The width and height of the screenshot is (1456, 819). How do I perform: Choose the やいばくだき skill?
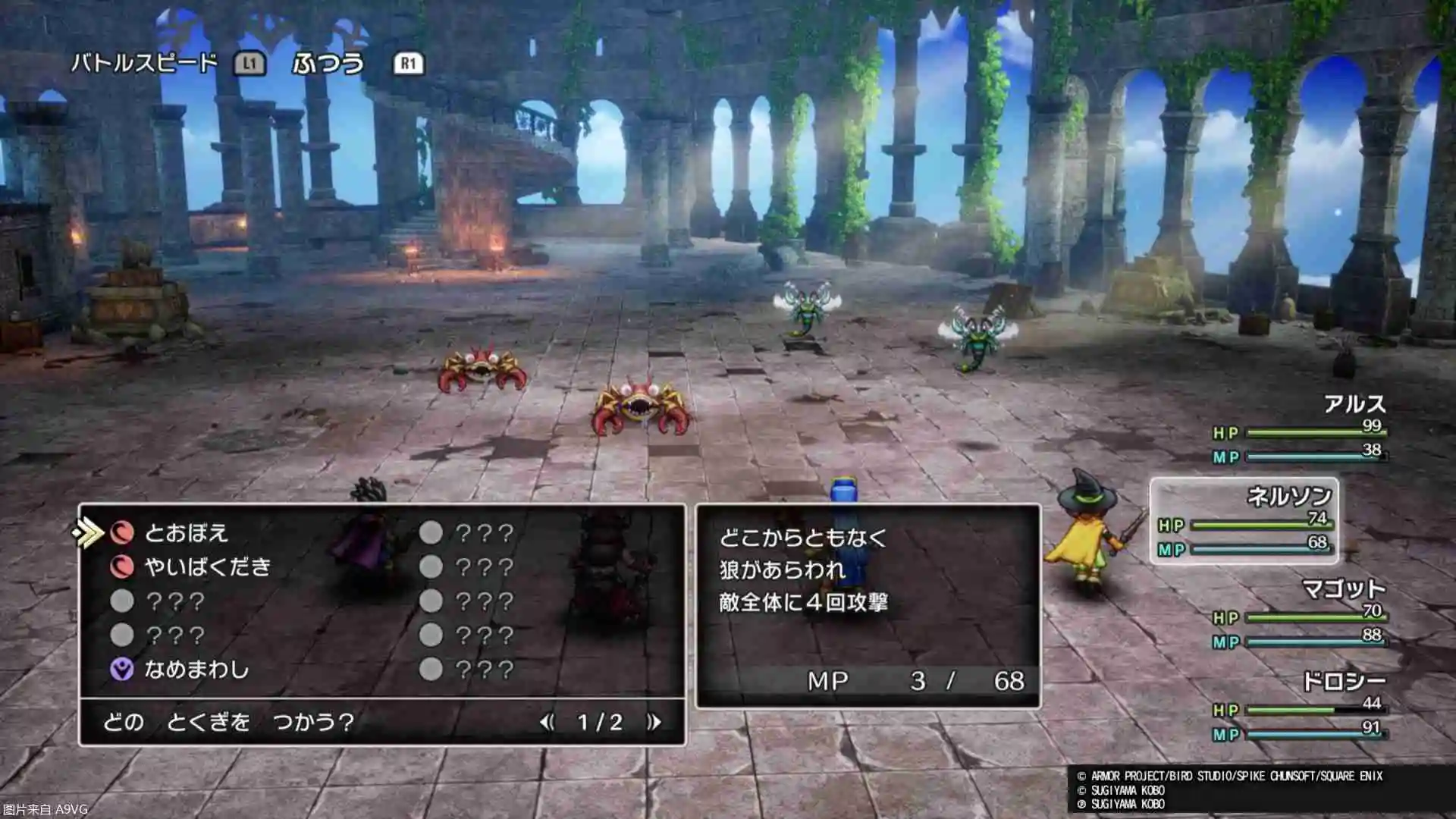coord(207,567)
